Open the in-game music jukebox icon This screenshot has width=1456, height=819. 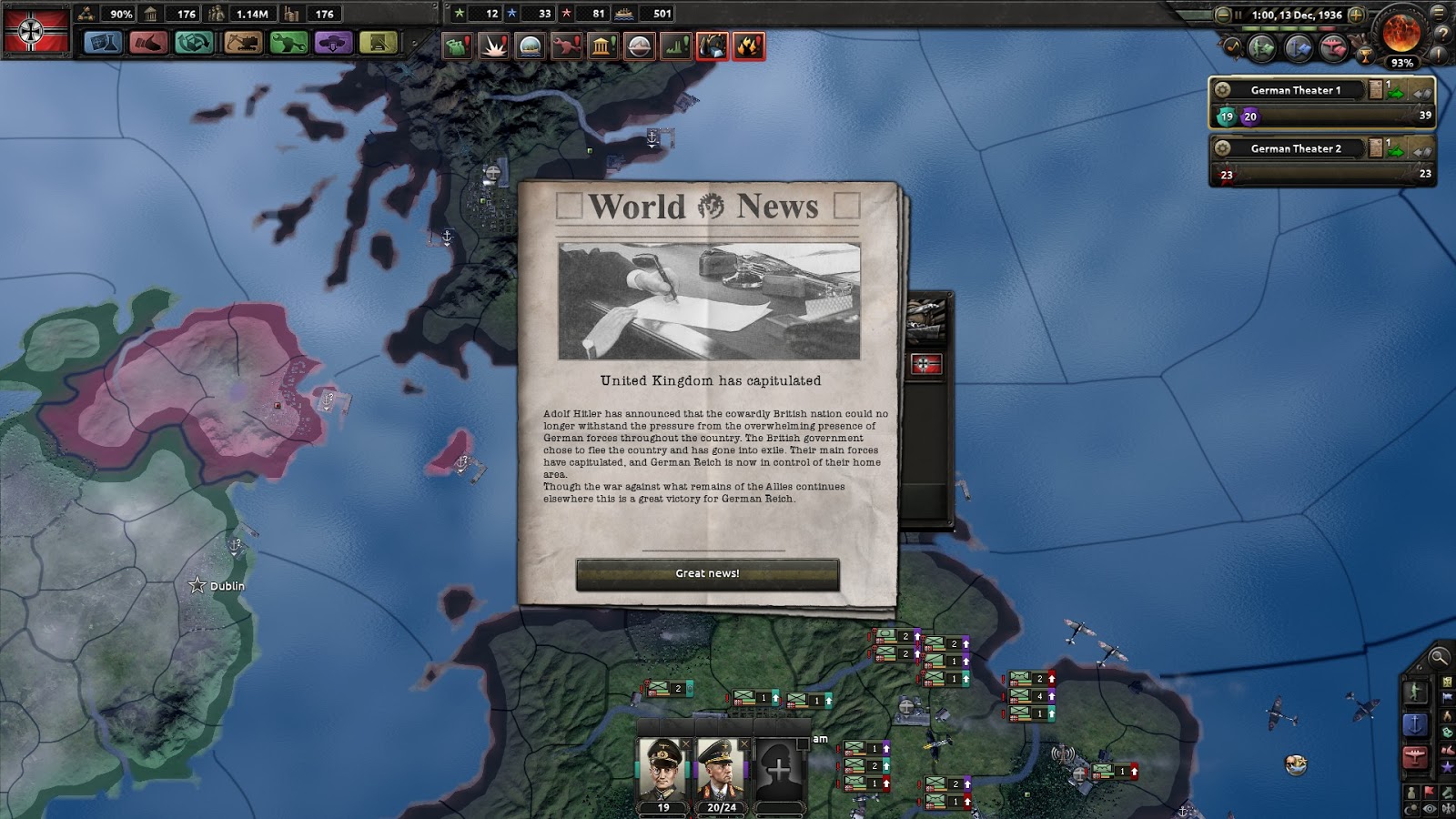click(x=1234, y=46)
